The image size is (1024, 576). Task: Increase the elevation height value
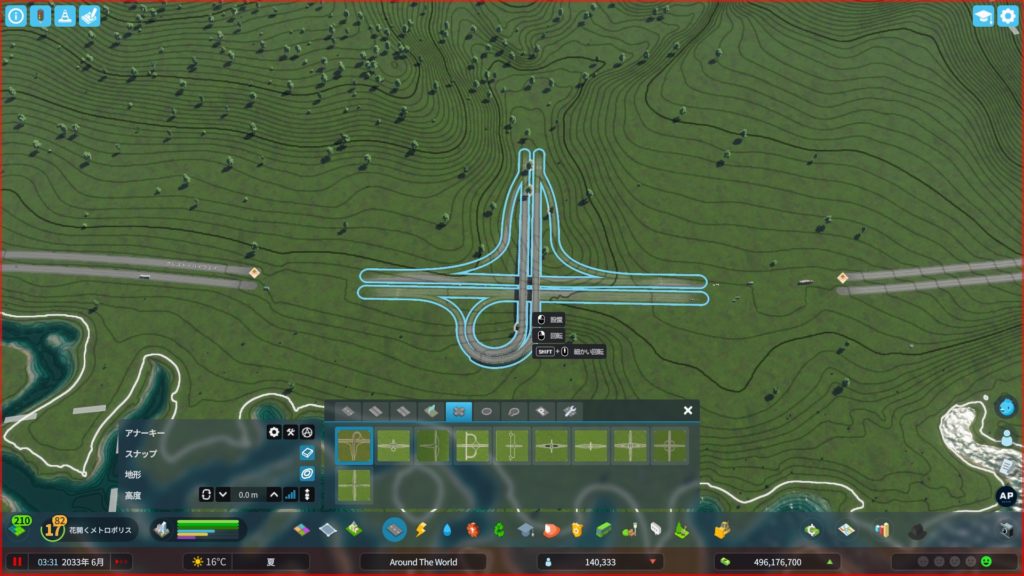(x=274, y=494)
